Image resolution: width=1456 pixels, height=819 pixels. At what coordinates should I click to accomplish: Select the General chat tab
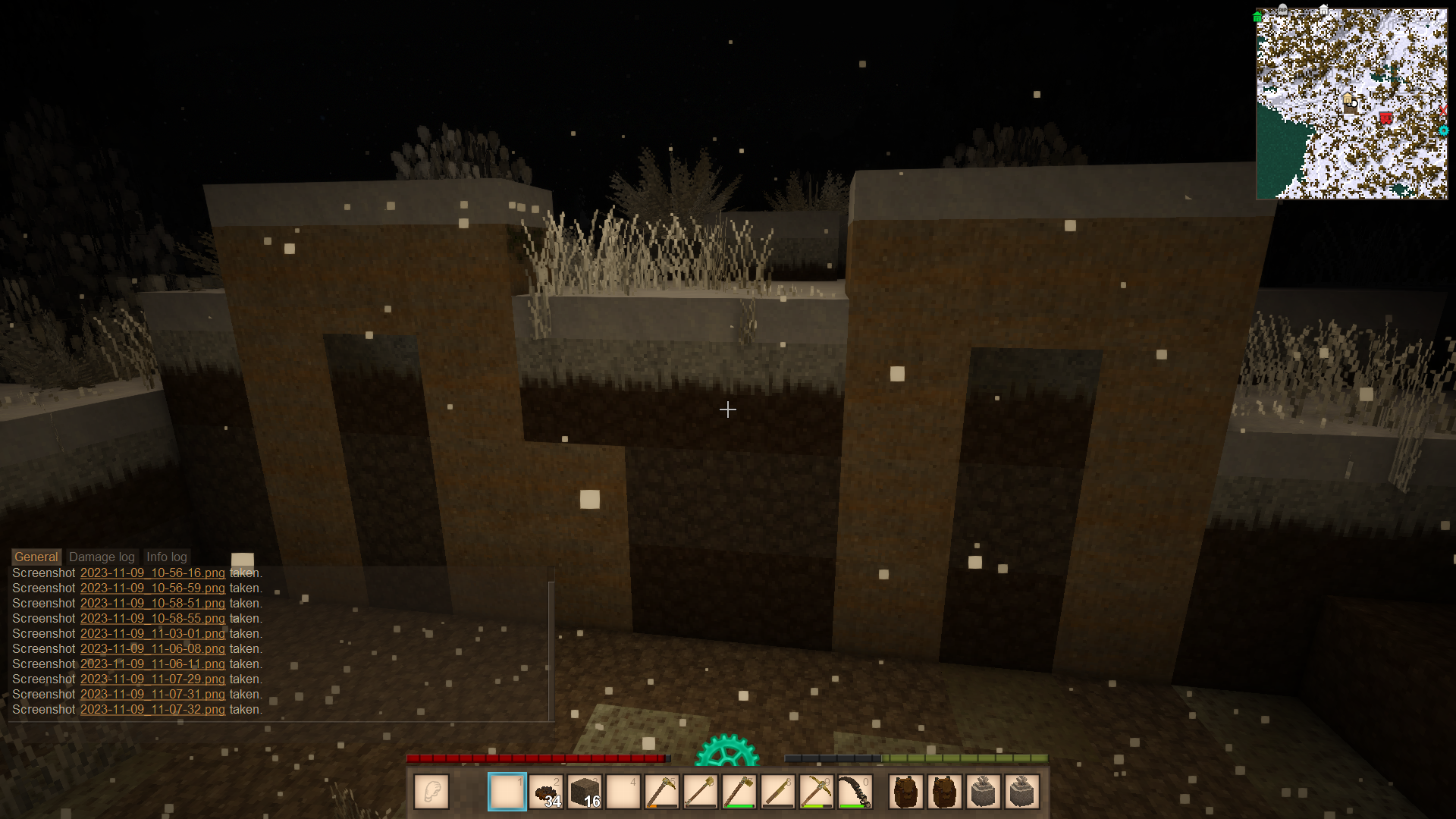[36, 557]
